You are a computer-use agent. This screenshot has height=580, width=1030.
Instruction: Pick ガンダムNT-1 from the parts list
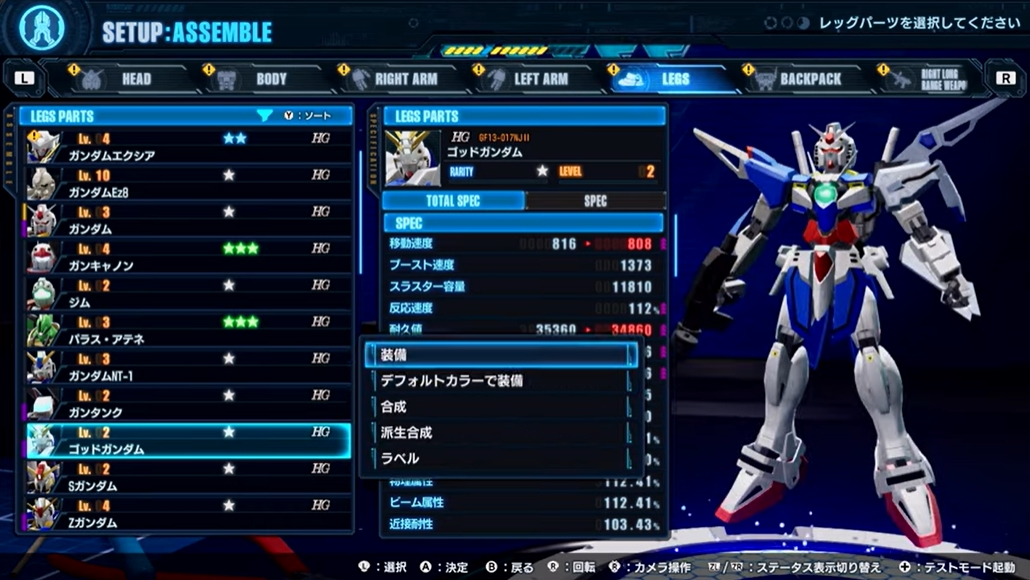pos(188,367)
